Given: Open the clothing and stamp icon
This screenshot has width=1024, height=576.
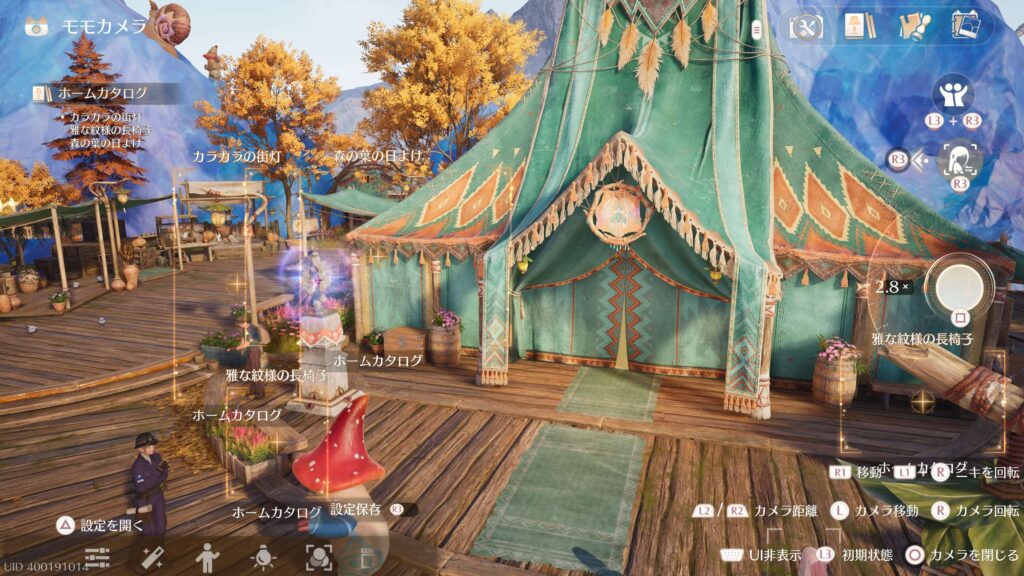Looking at the screenshot, I should click(x=911, y=25).
